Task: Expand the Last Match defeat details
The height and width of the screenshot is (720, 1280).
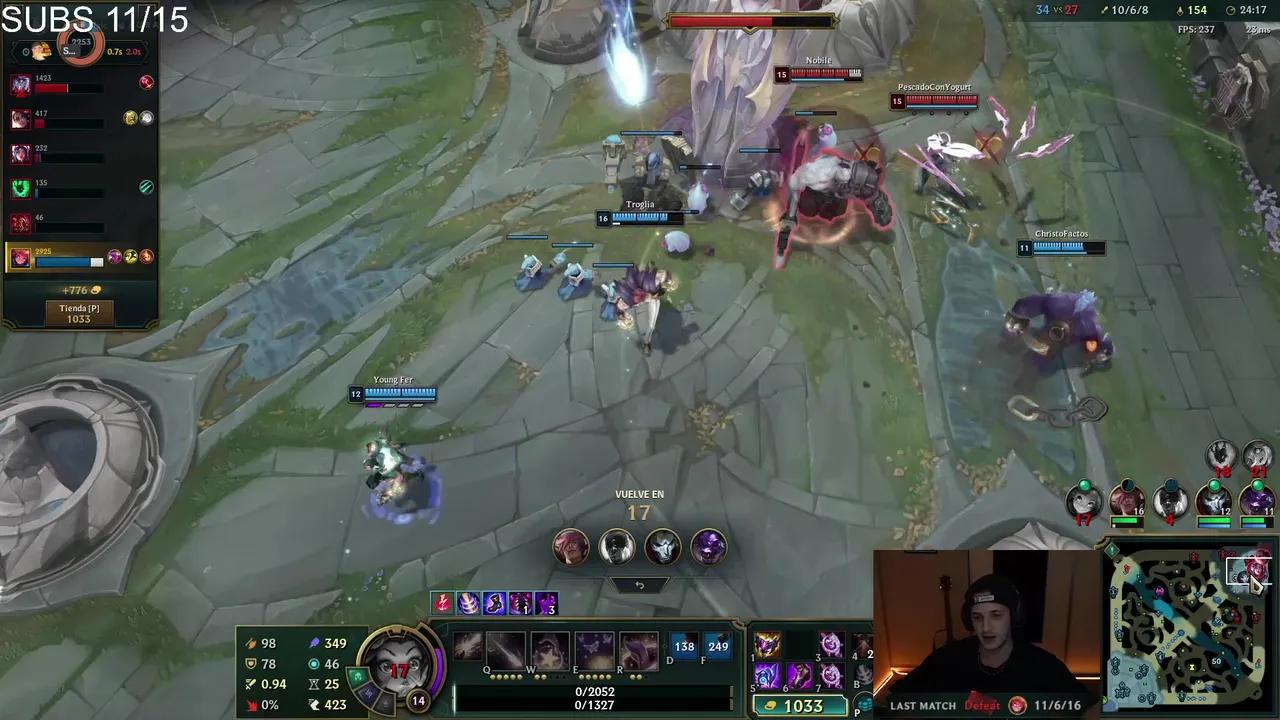Action: click(x=983, y=705)
